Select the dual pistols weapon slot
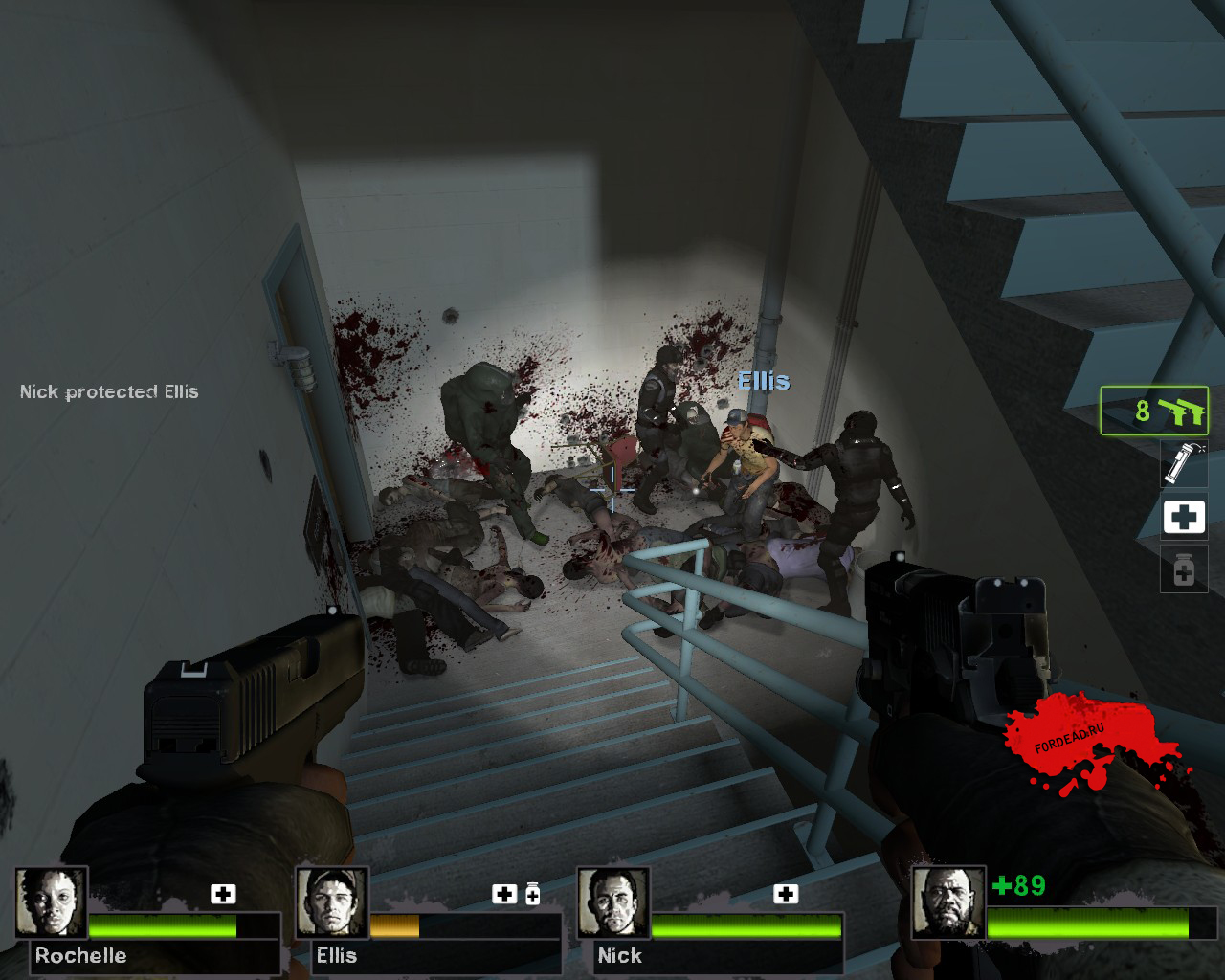 coord(1154,411)
